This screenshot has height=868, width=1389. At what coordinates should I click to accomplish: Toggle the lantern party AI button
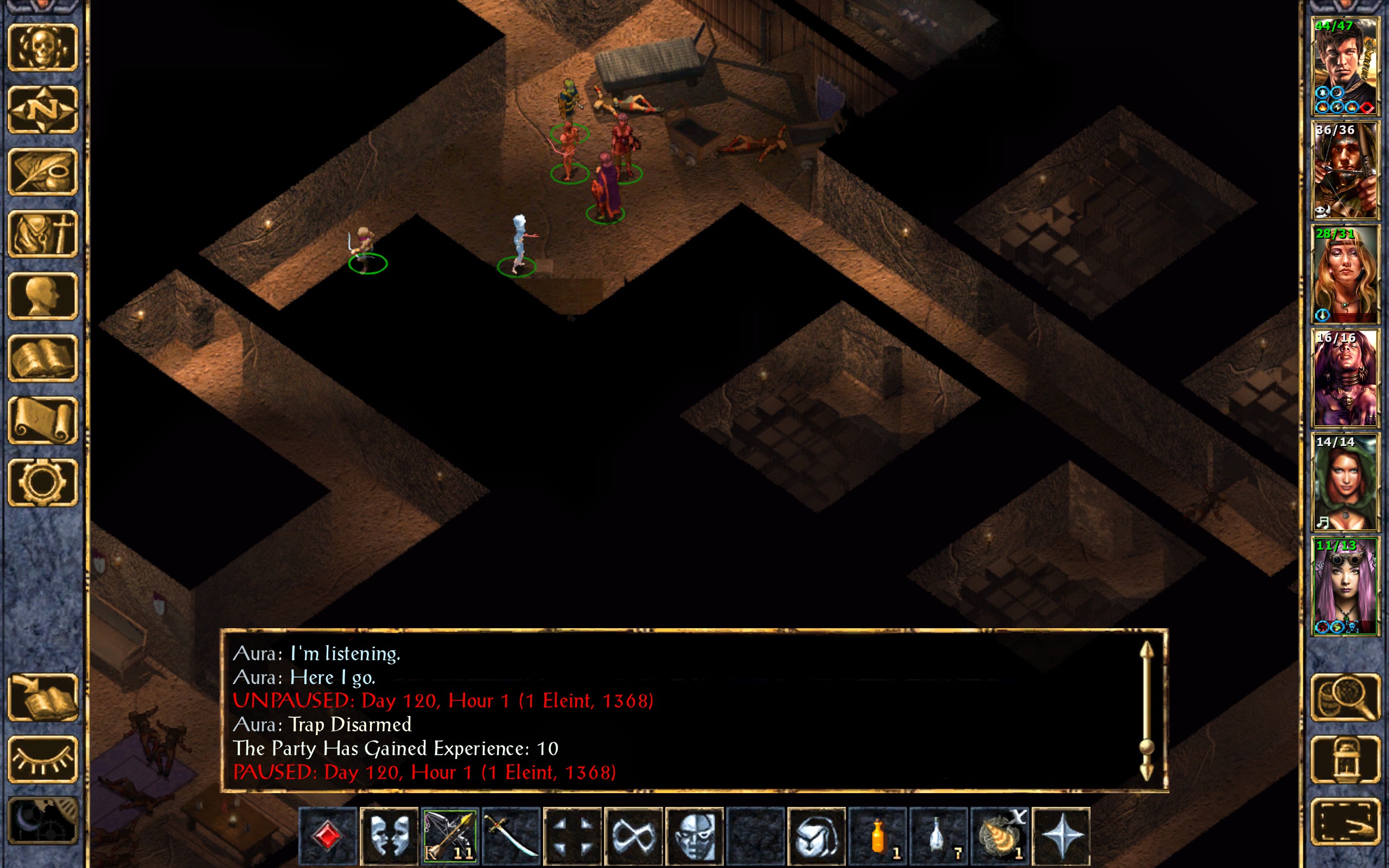tap(1345, 759)
